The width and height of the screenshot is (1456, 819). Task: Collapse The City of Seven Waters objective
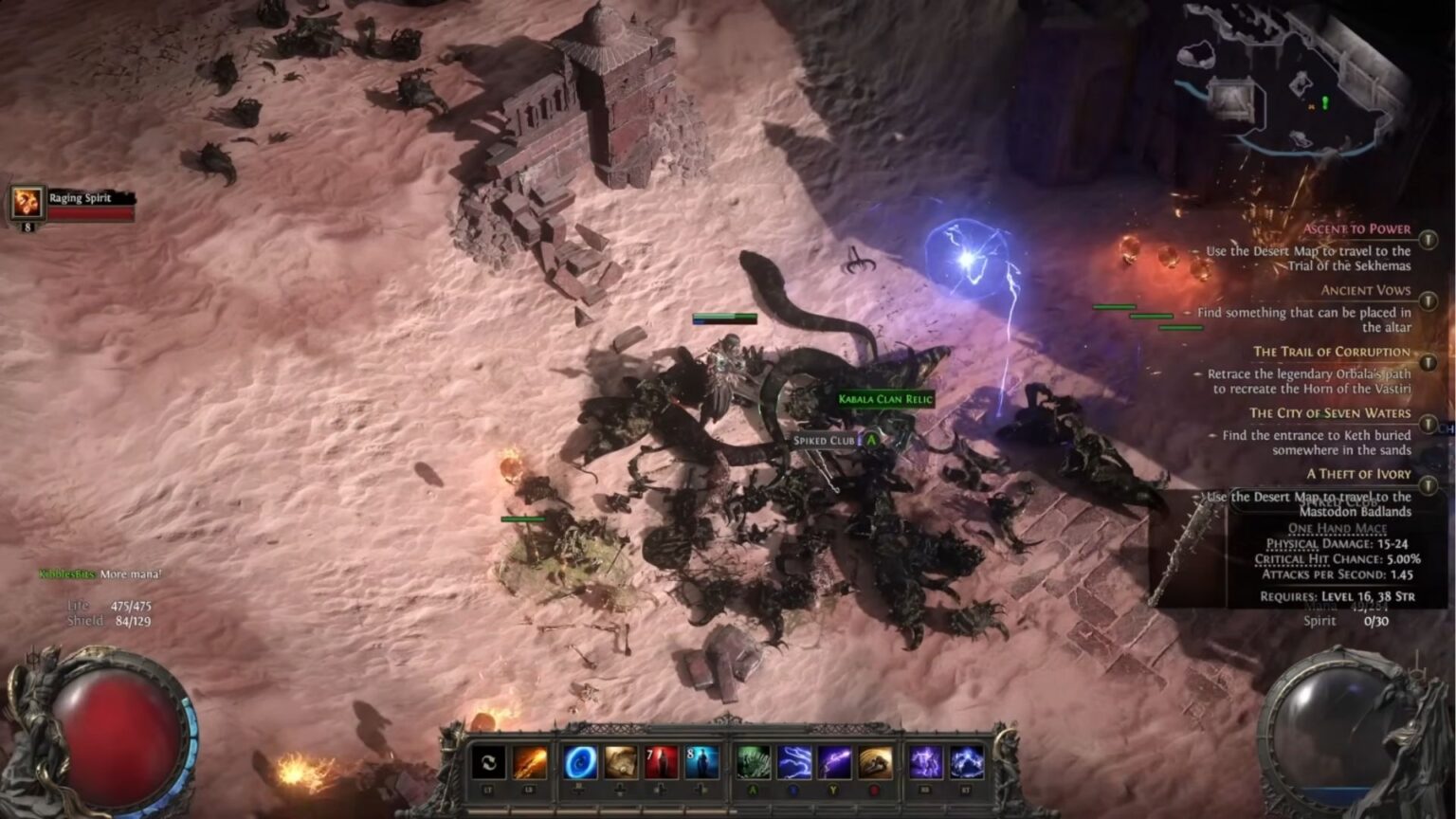tap(1427, 424)
